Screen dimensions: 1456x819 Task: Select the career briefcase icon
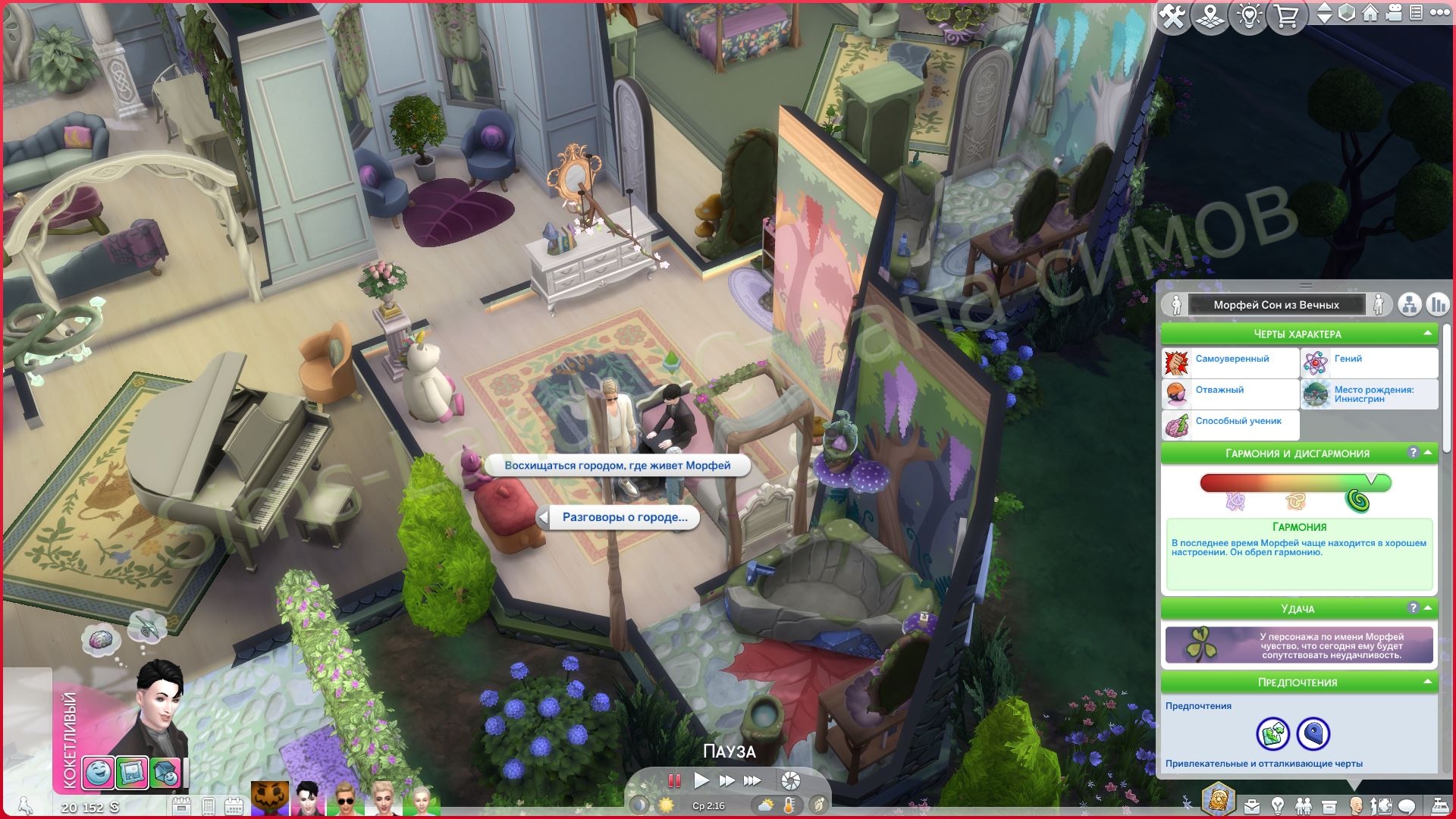click(1252, 806)
